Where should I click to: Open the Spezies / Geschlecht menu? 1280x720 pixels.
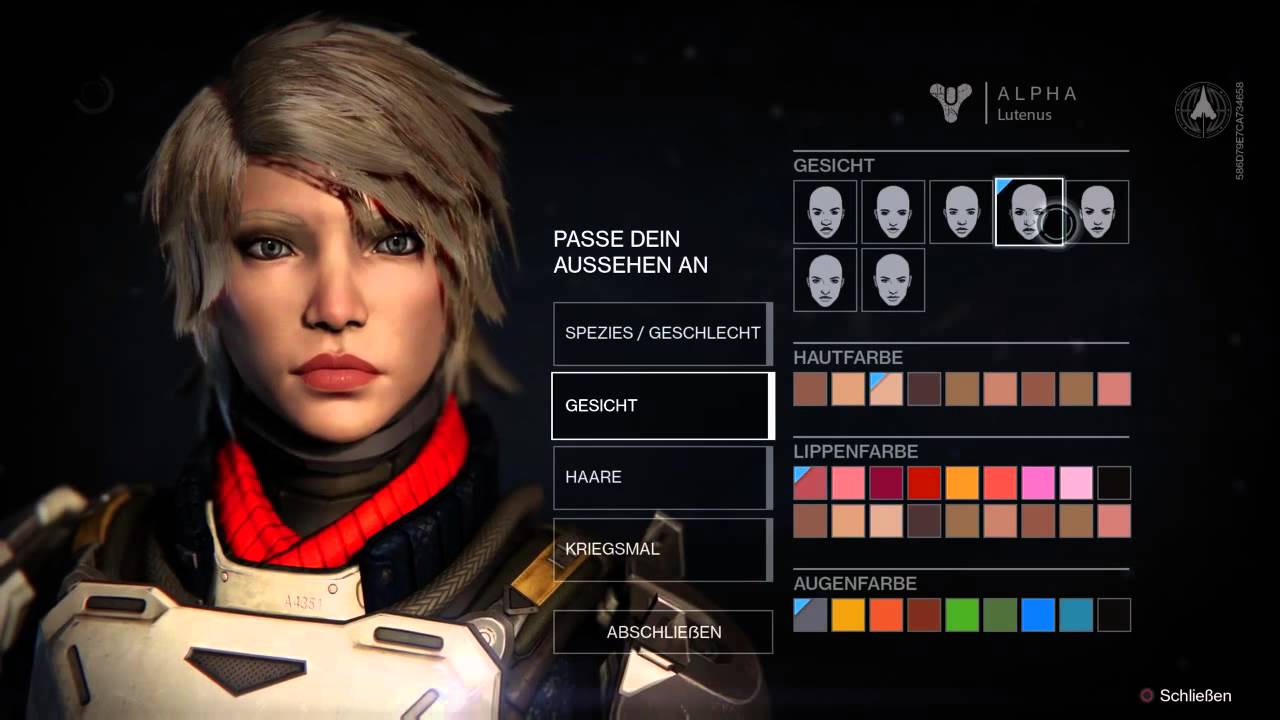click(662, 333)
